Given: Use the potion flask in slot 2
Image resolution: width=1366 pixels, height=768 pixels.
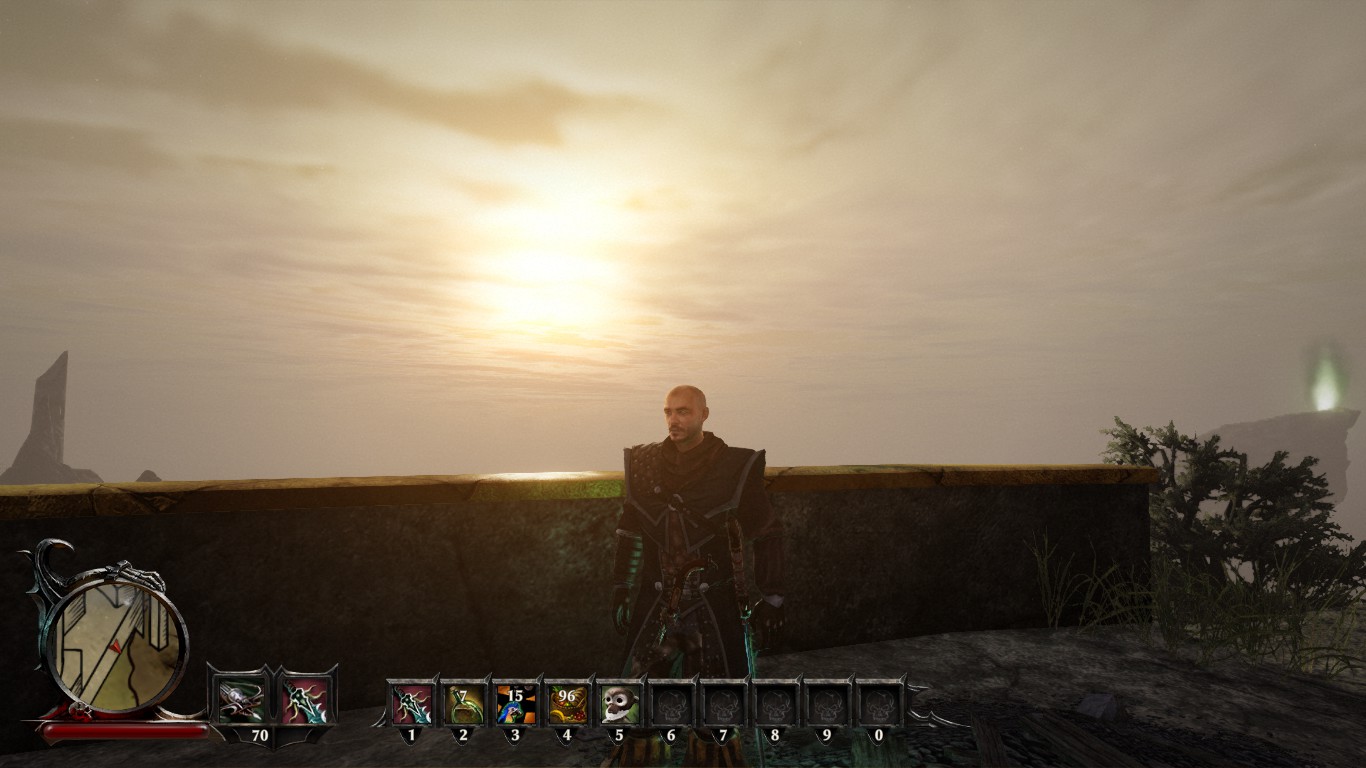Looking at the screenshot, I should pyautogui.click(x=463, y=704).
